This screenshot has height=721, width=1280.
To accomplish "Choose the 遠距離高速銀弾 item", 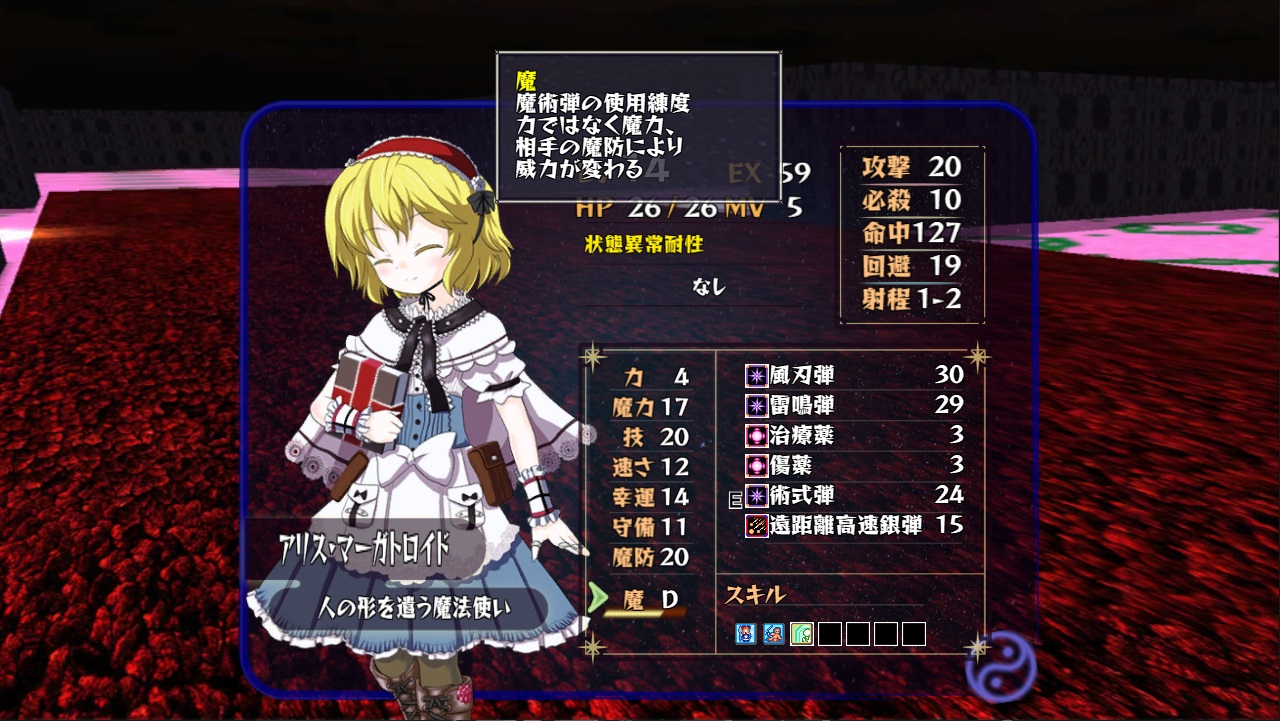I will pos(853,525).
